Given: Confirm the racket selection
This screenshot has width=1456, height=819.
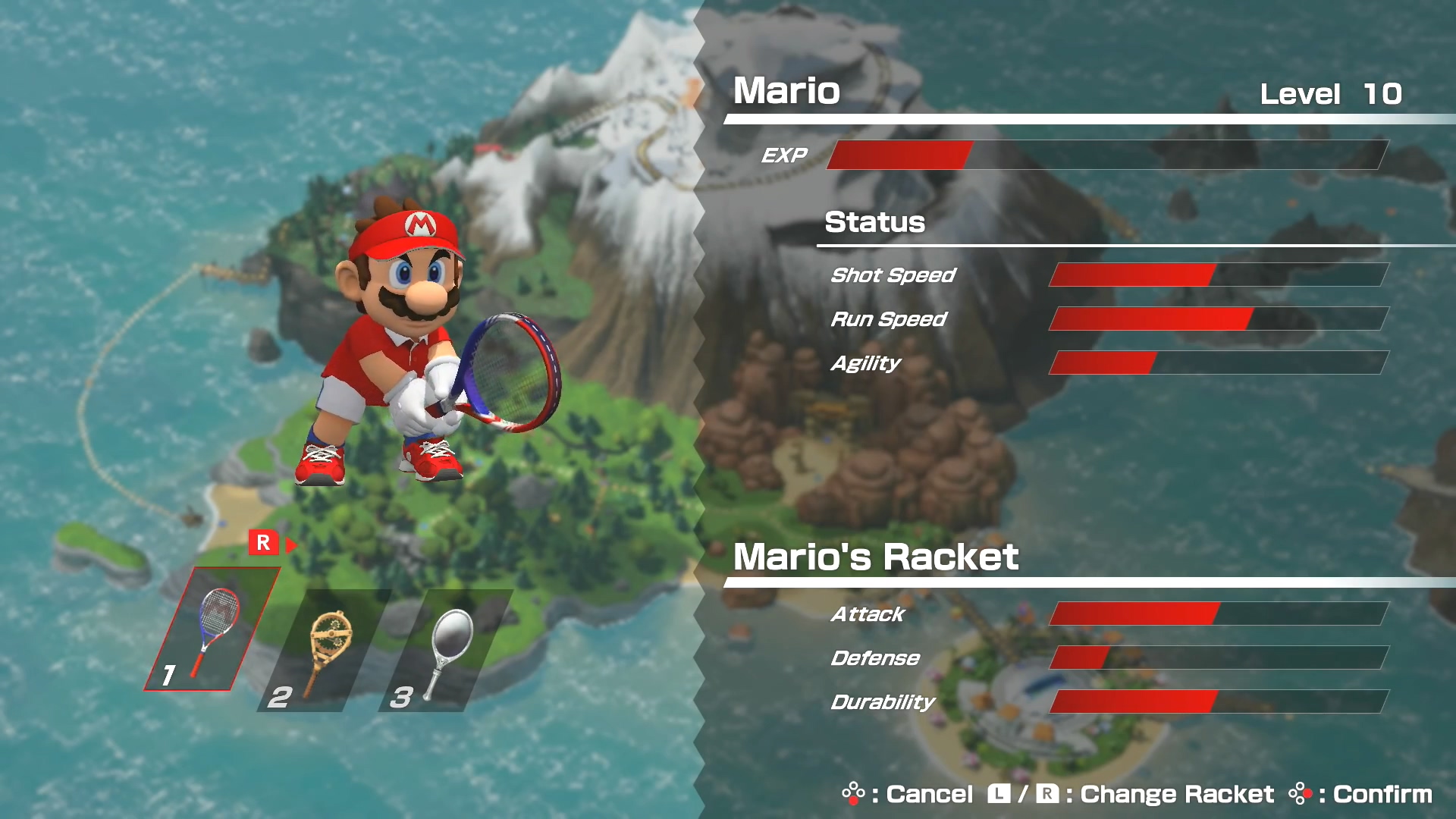Looking at the screenshot, I should click(x=1360, y=794).
